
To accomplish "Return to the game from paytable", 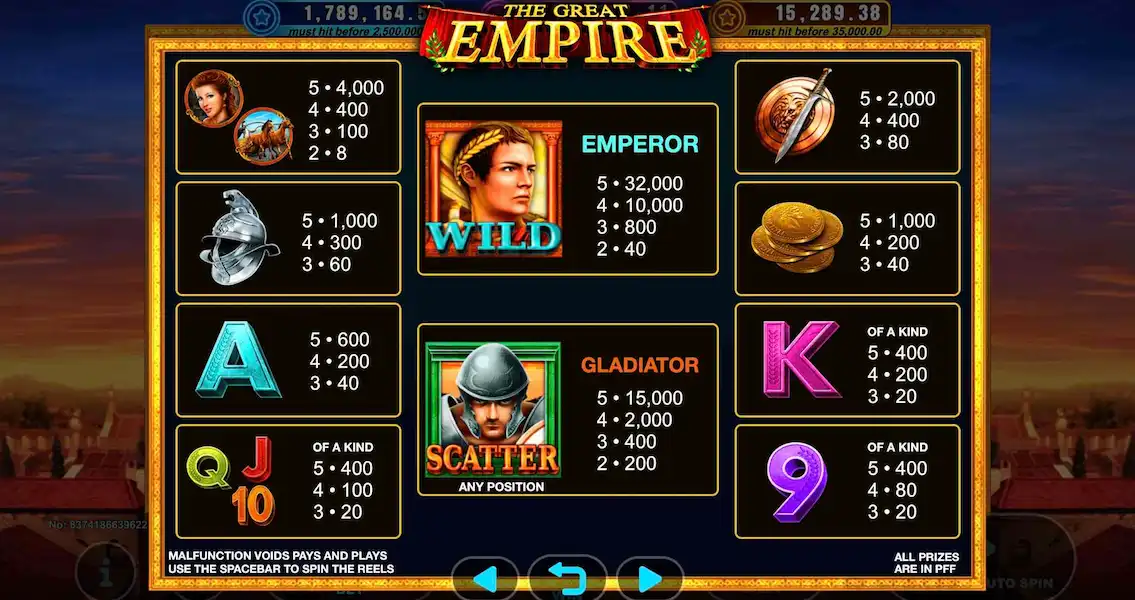I will 567,579.
